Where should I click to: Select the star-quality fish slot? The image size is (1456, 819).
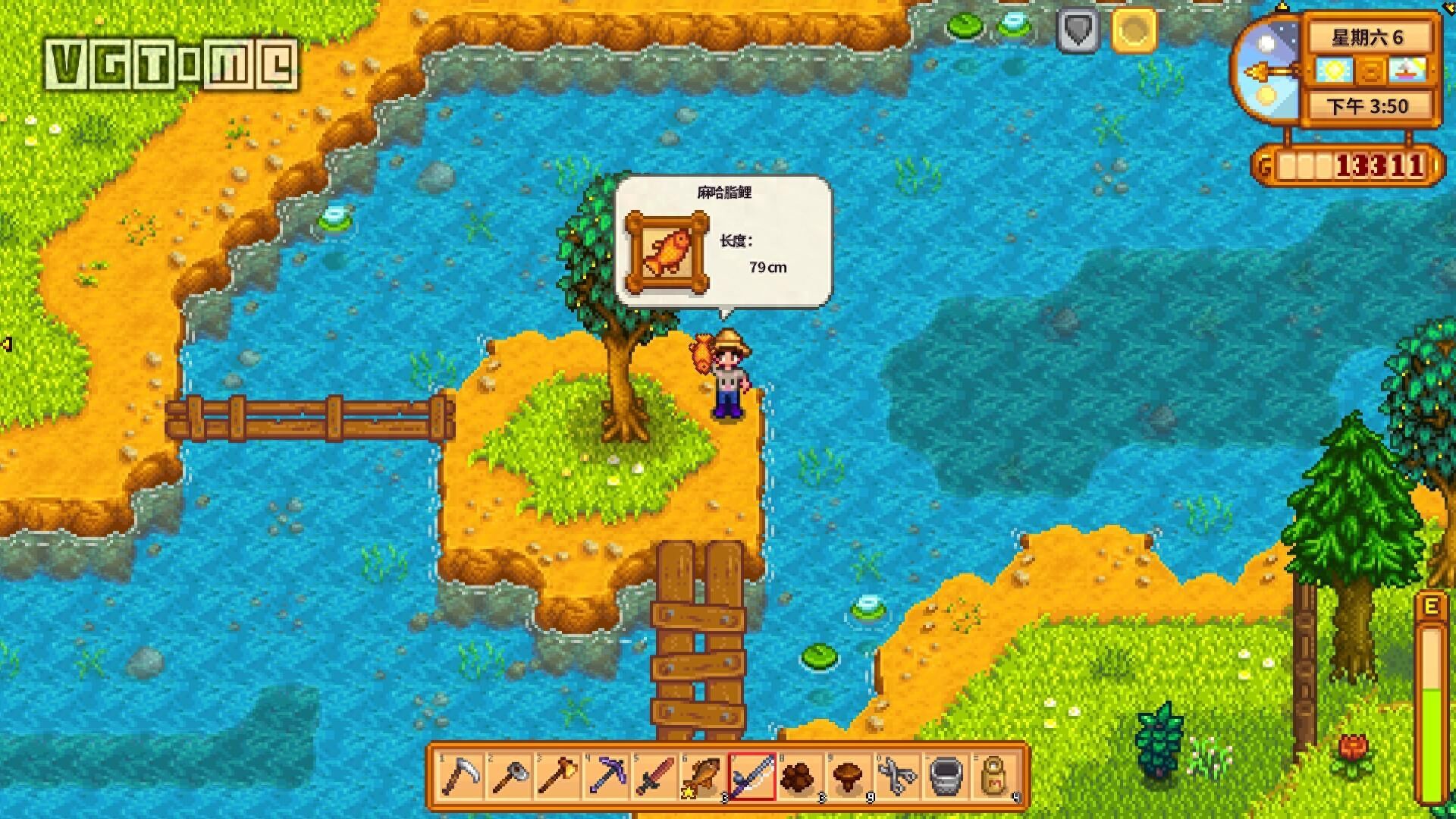pos(703,777)
